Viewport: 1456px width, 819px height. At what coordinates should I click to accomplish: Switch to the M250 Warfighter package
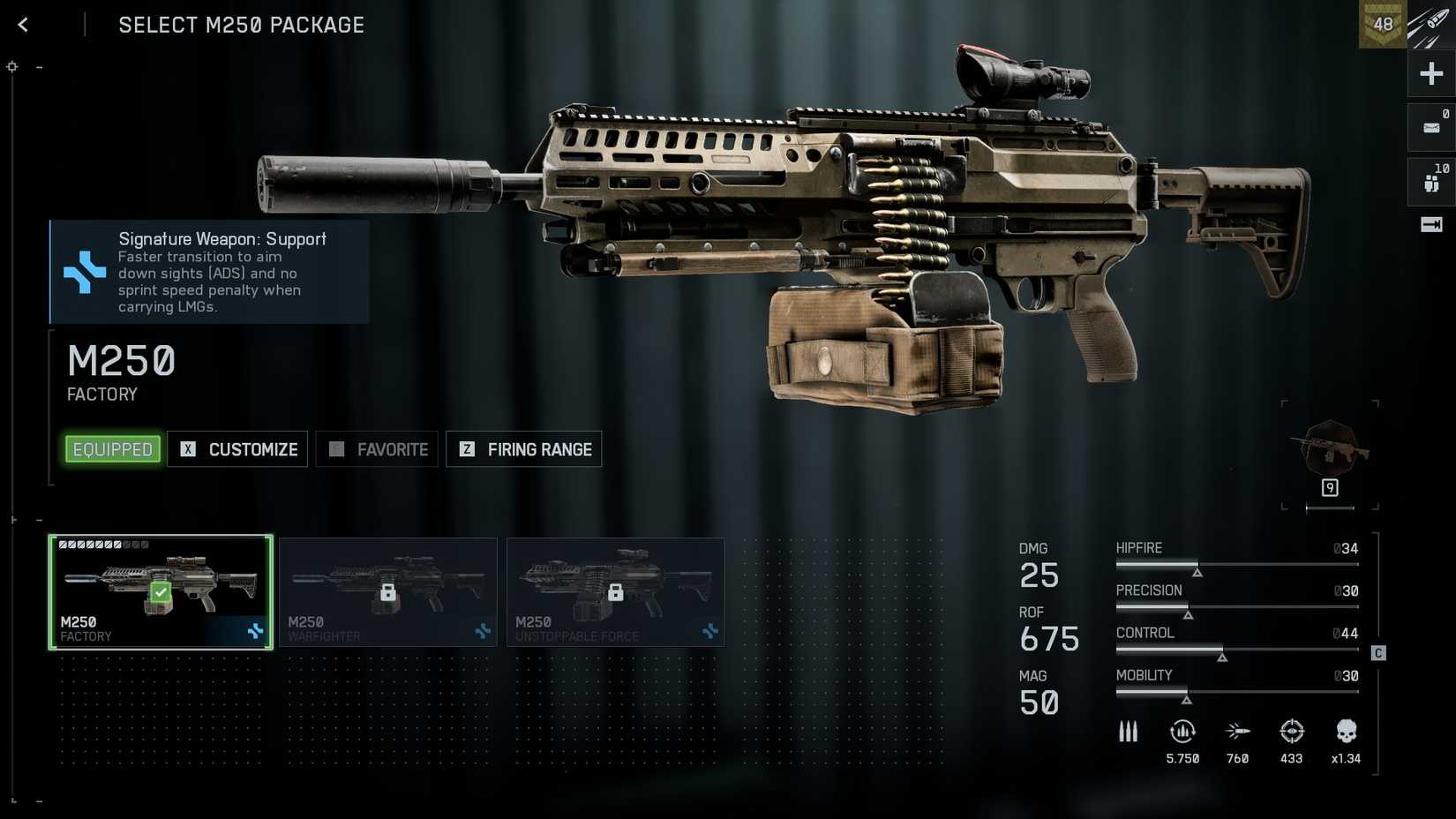(388, 592)
